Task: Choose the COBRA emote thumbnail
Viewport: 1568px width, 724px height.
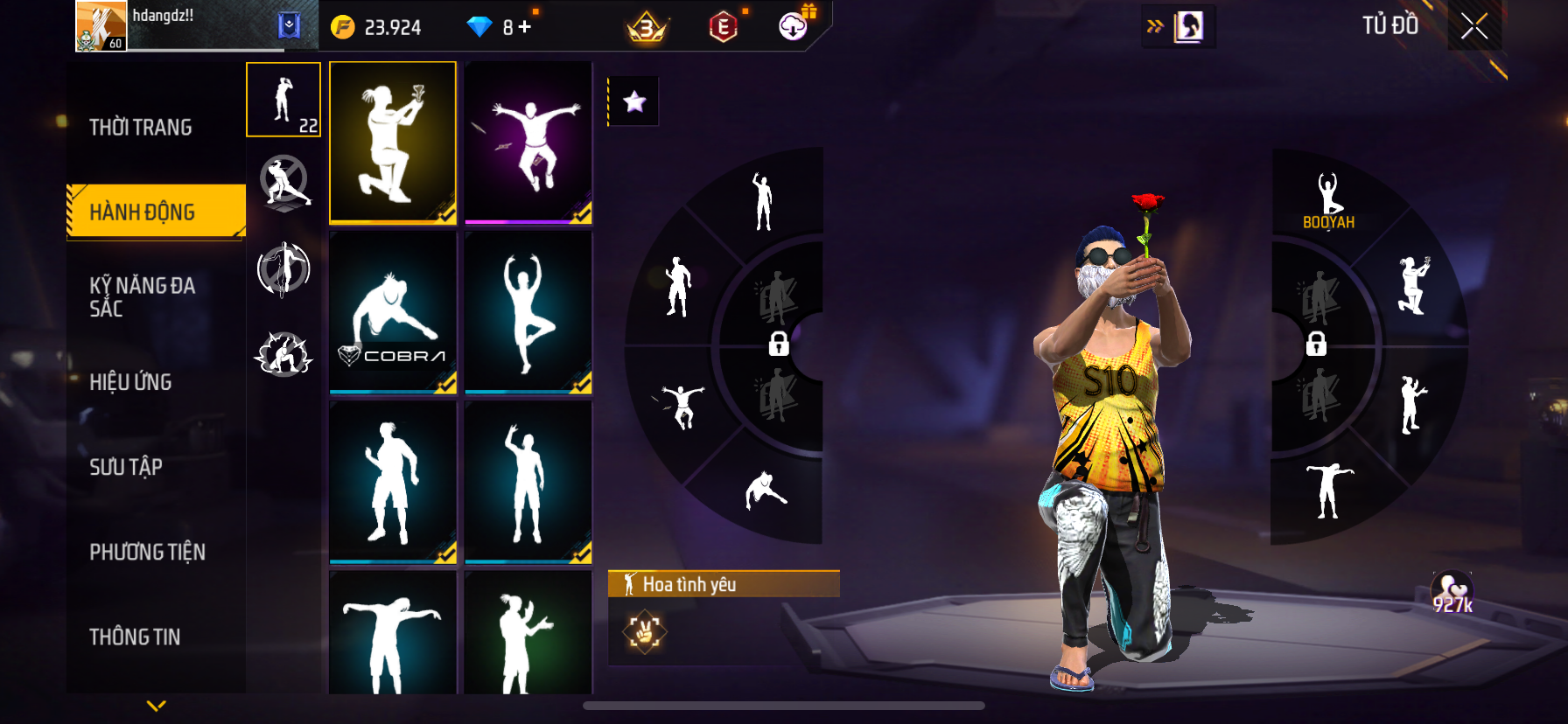Action: click(x=393, y=312)
